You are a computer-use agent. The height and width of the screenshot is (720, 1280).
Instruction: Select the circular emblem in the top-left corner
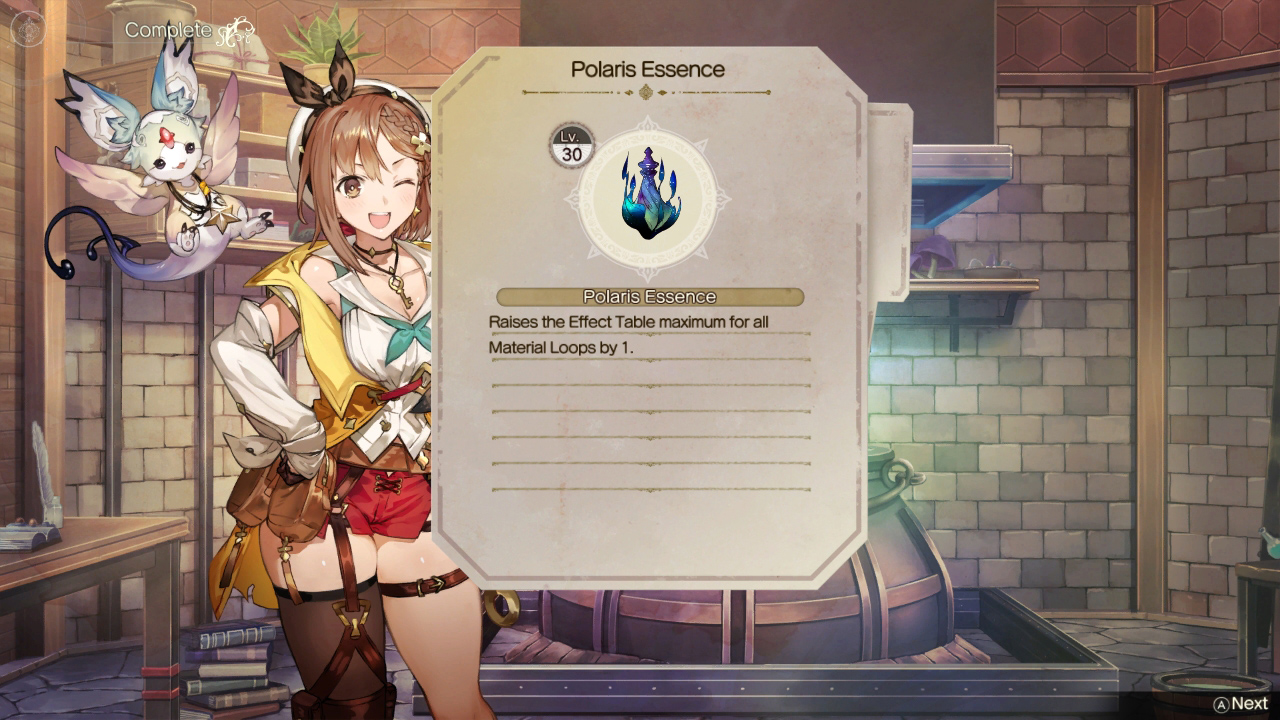click(x=27, y=27)
